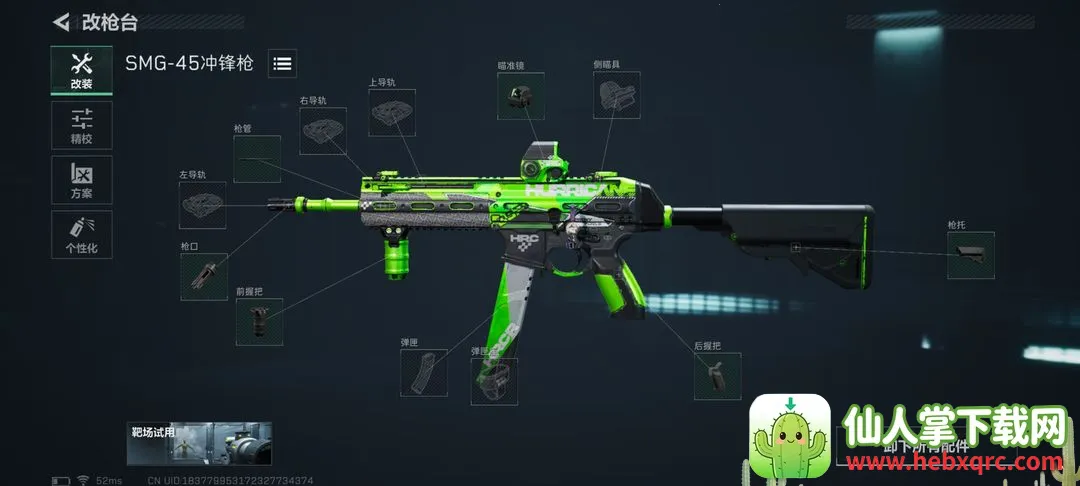Select the 左导轨 left rail slot
Screen dimensions: 1080x486
pyautogui.click(x=203, y=204)
